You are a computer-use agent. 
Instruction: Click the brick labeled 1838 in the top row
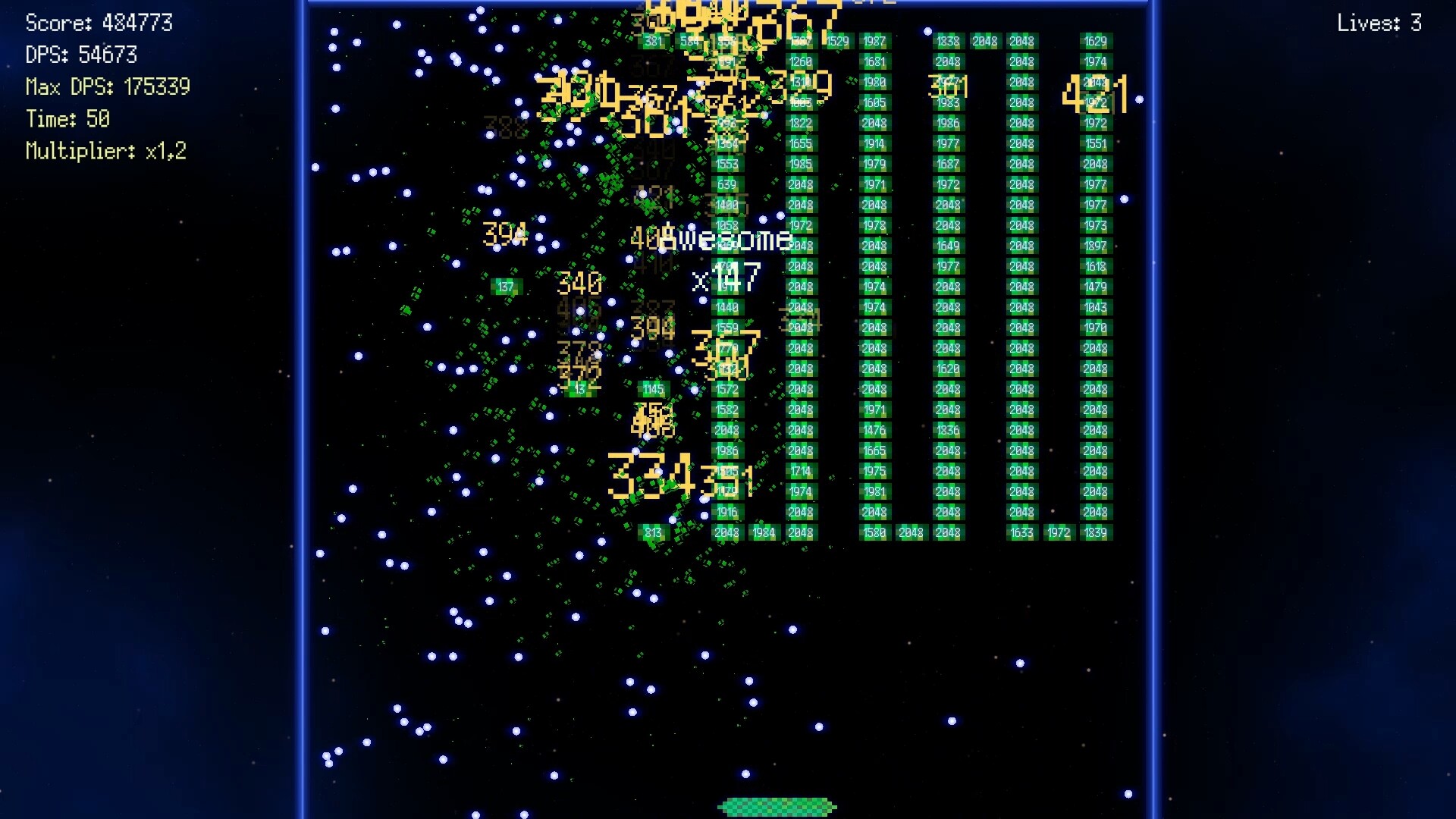click(x=947, y=42)
